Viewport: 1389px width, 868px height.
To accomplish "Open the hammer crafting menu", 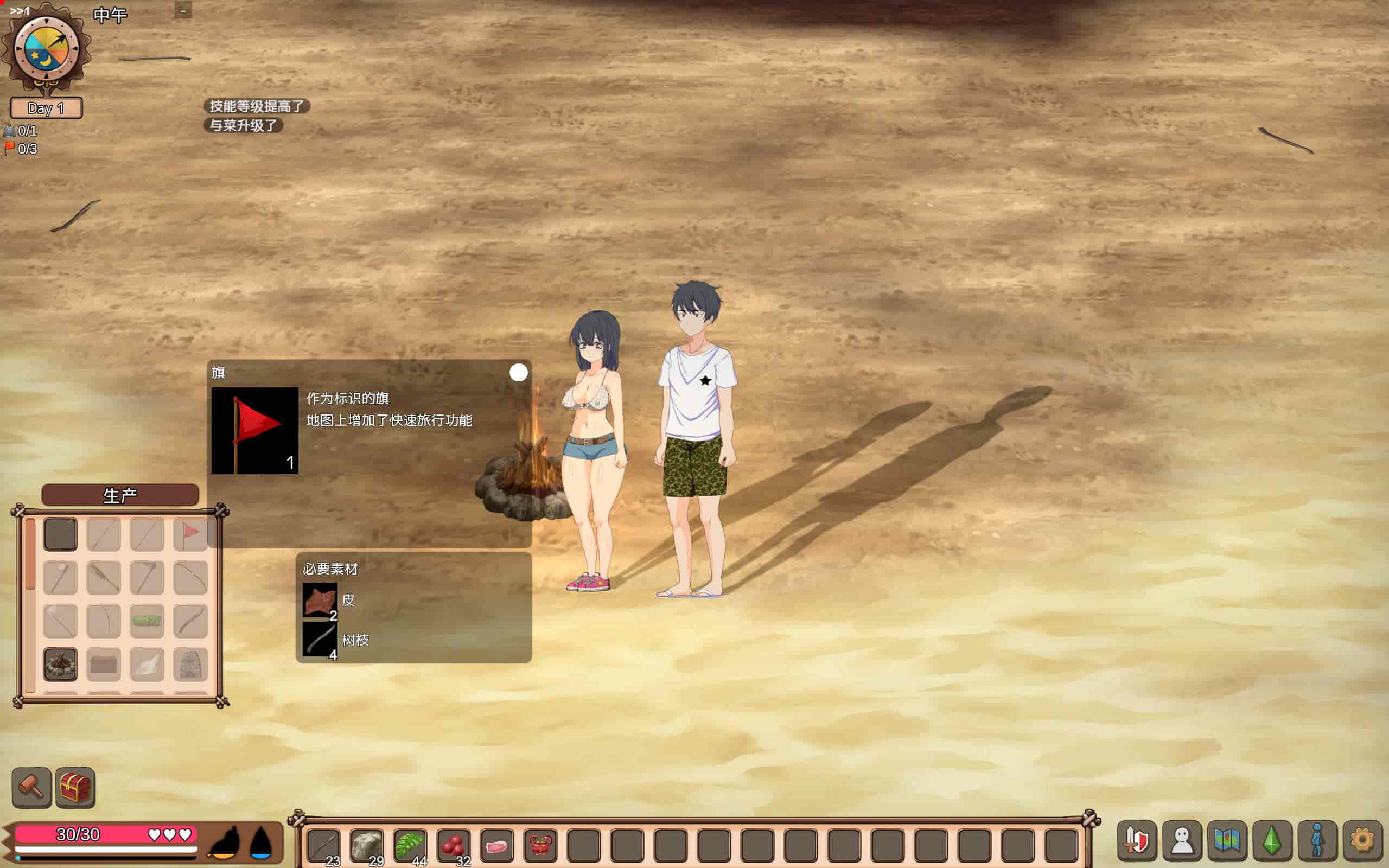I will pos(31,787).
